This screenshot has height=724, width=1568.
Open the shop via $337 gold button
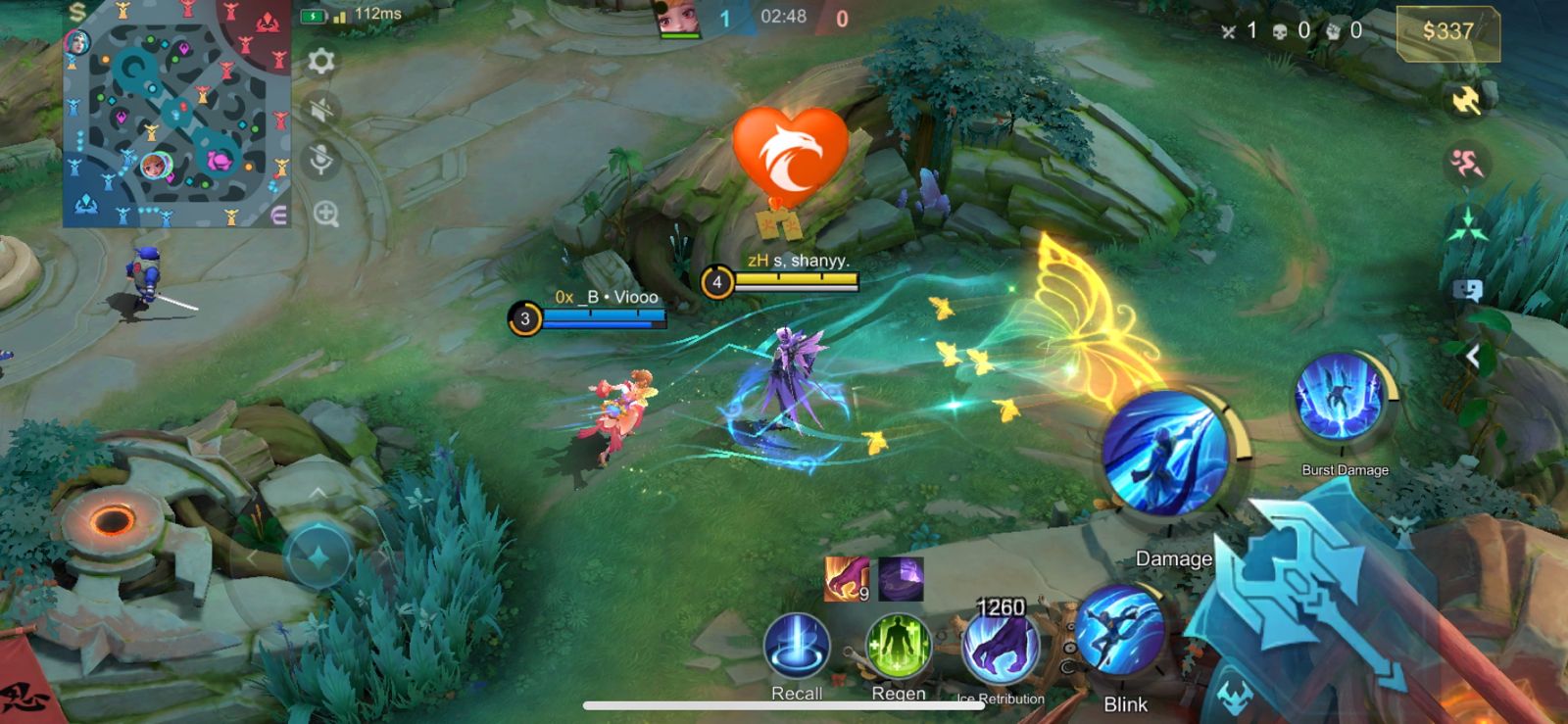(1447, 32)
